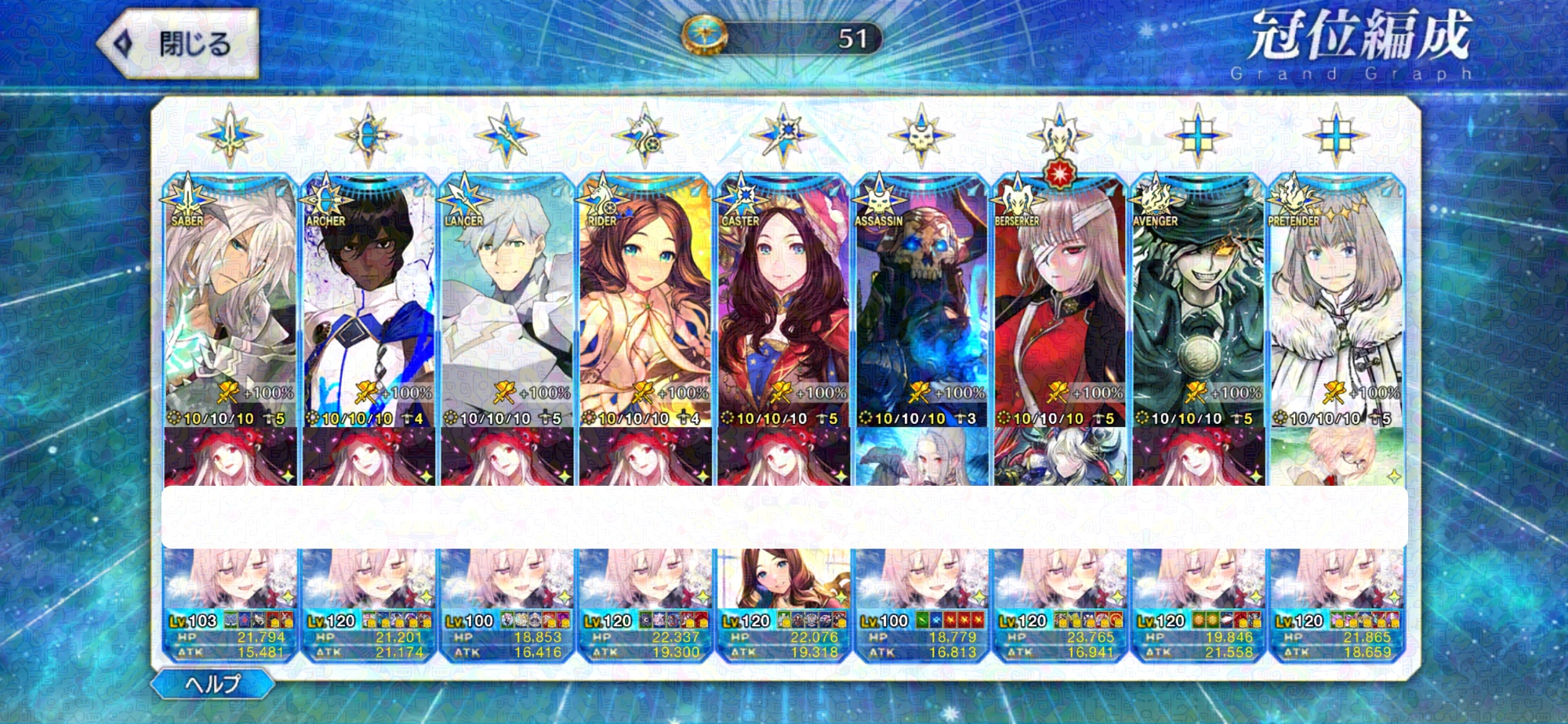
Task: Close the Grand Graph screen
Action: click(179, 44)
